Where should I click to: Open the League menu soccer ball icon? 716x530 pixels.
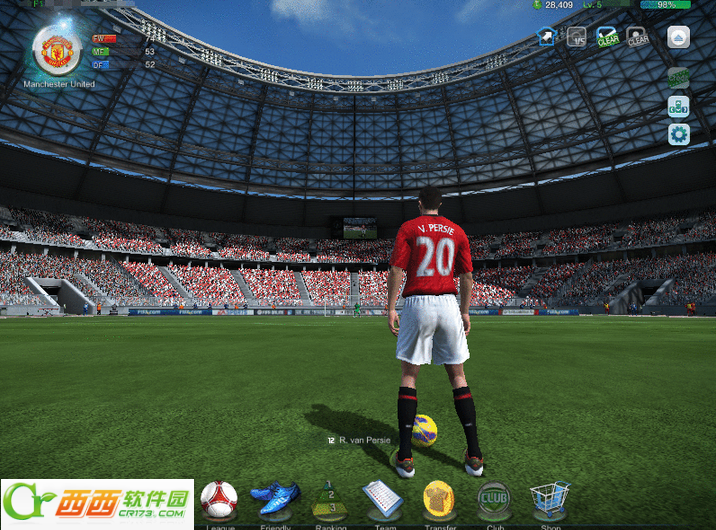[218, 499]
